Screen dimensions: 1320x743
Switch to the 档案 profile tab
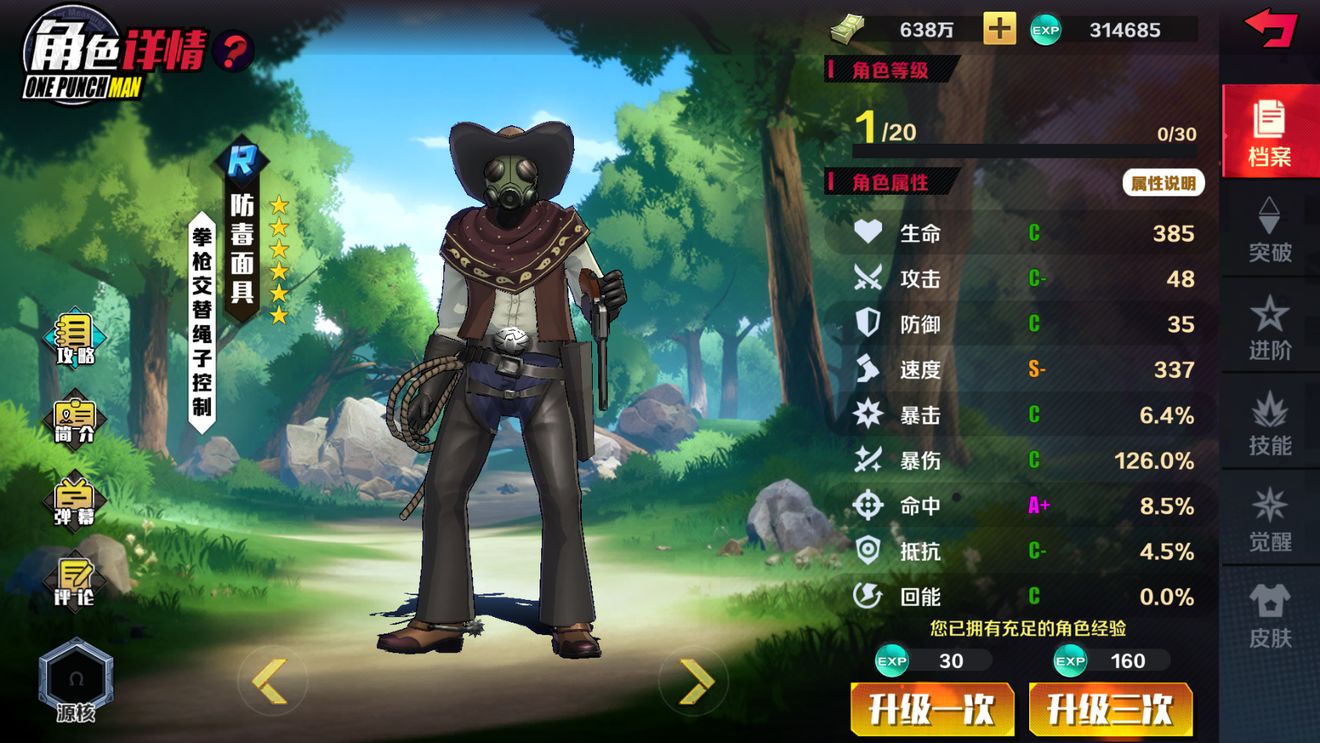(1270, 132)
